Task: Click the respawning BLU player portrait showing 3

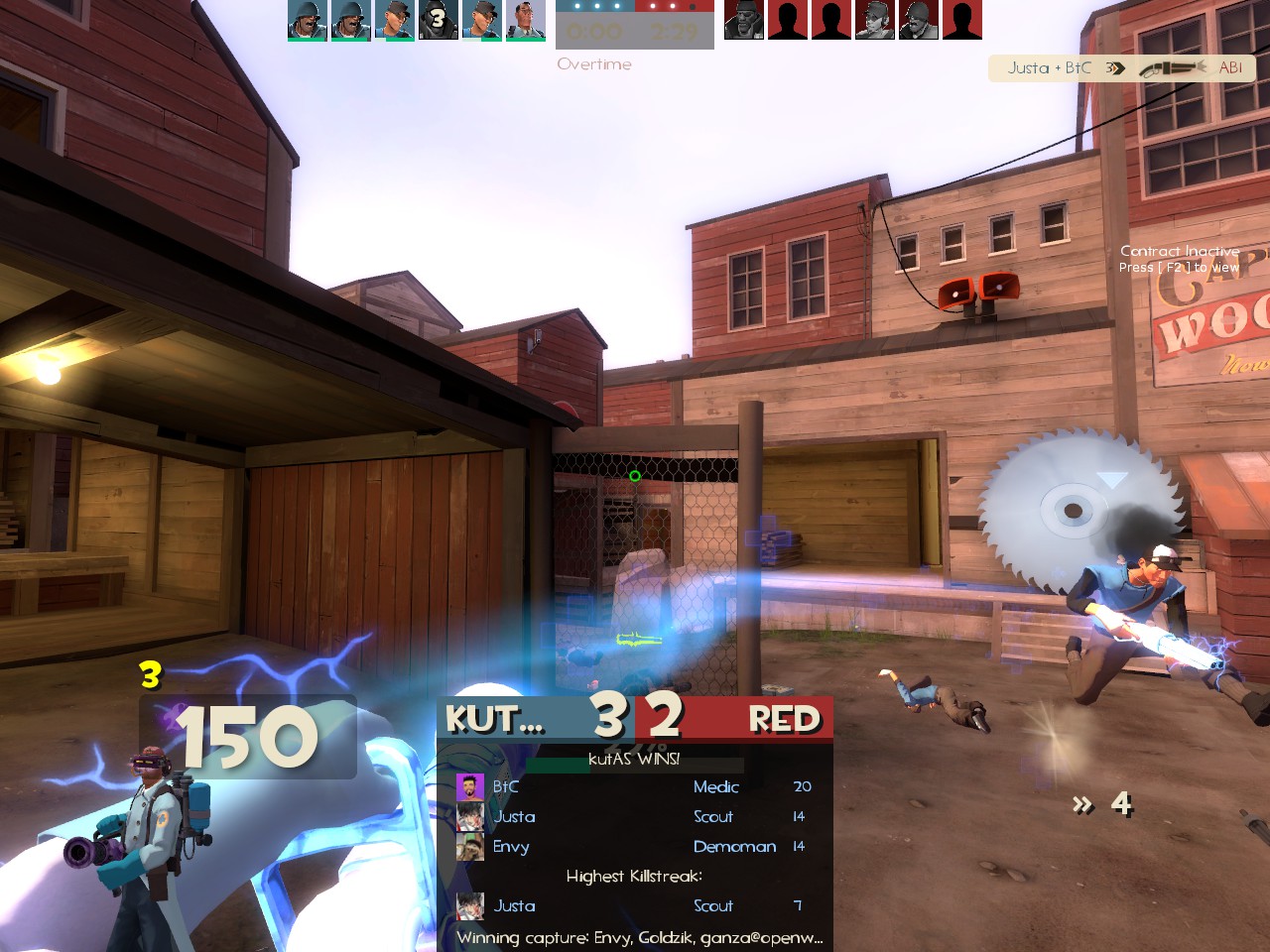Action: (x=438, y=20)
